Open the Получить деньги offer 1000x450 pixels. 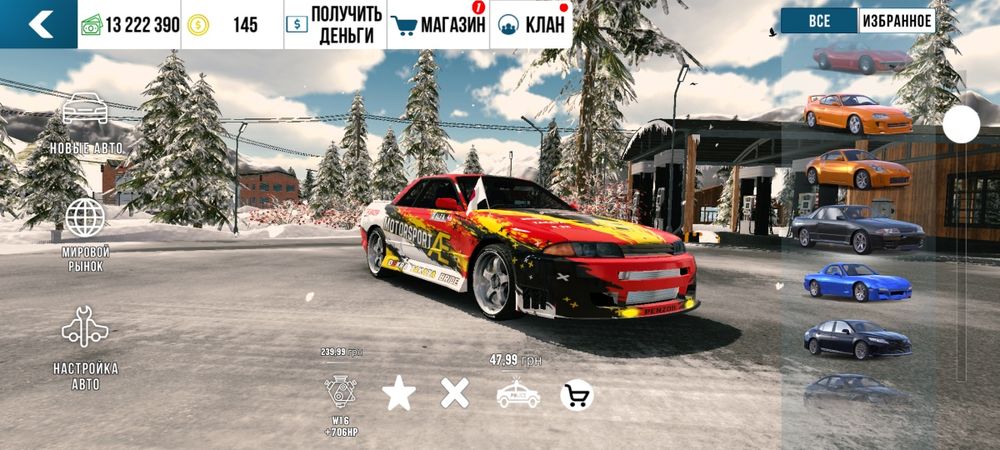[x=333, y=25]
